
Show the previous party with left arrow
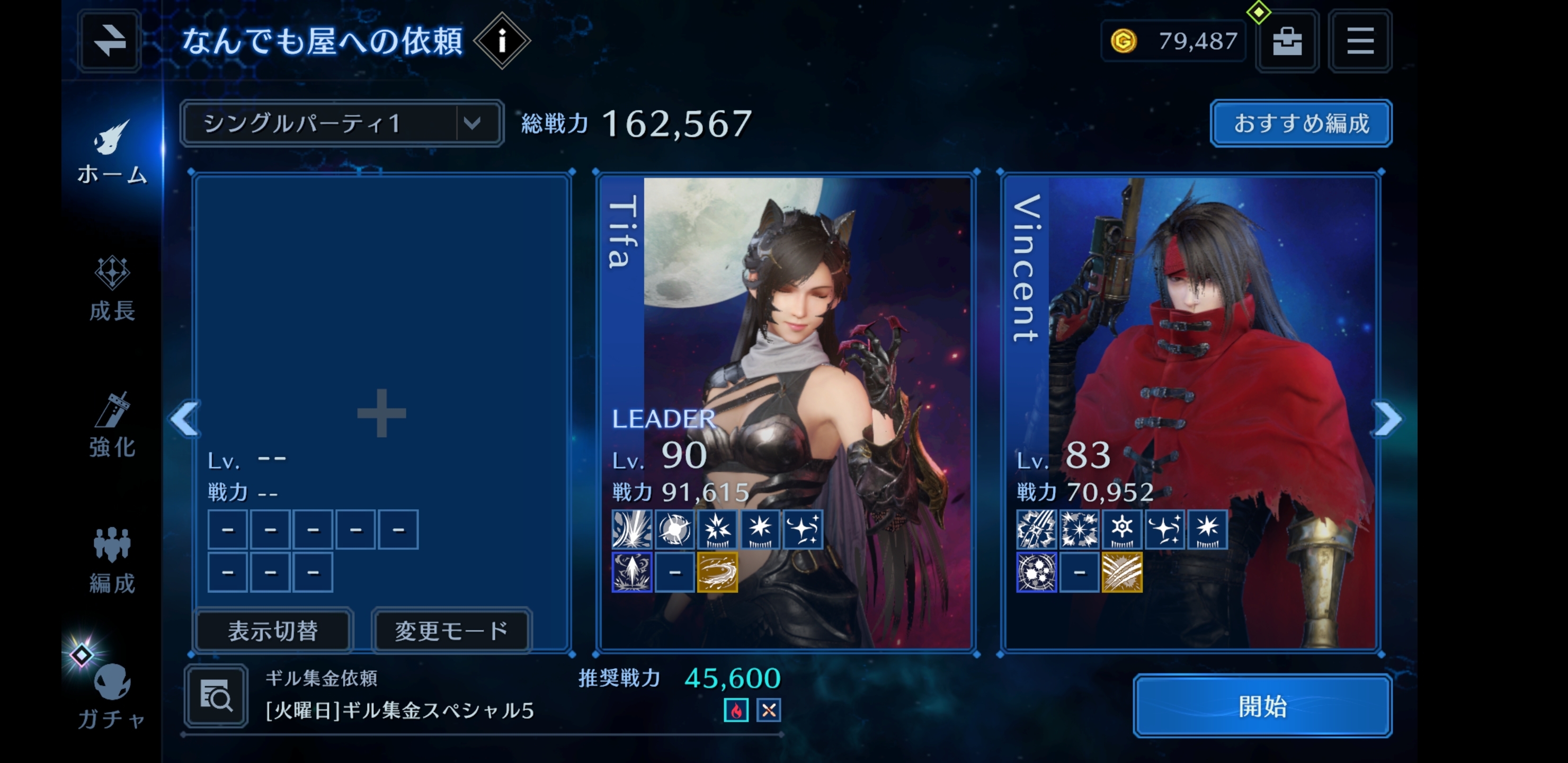point(185,419)
